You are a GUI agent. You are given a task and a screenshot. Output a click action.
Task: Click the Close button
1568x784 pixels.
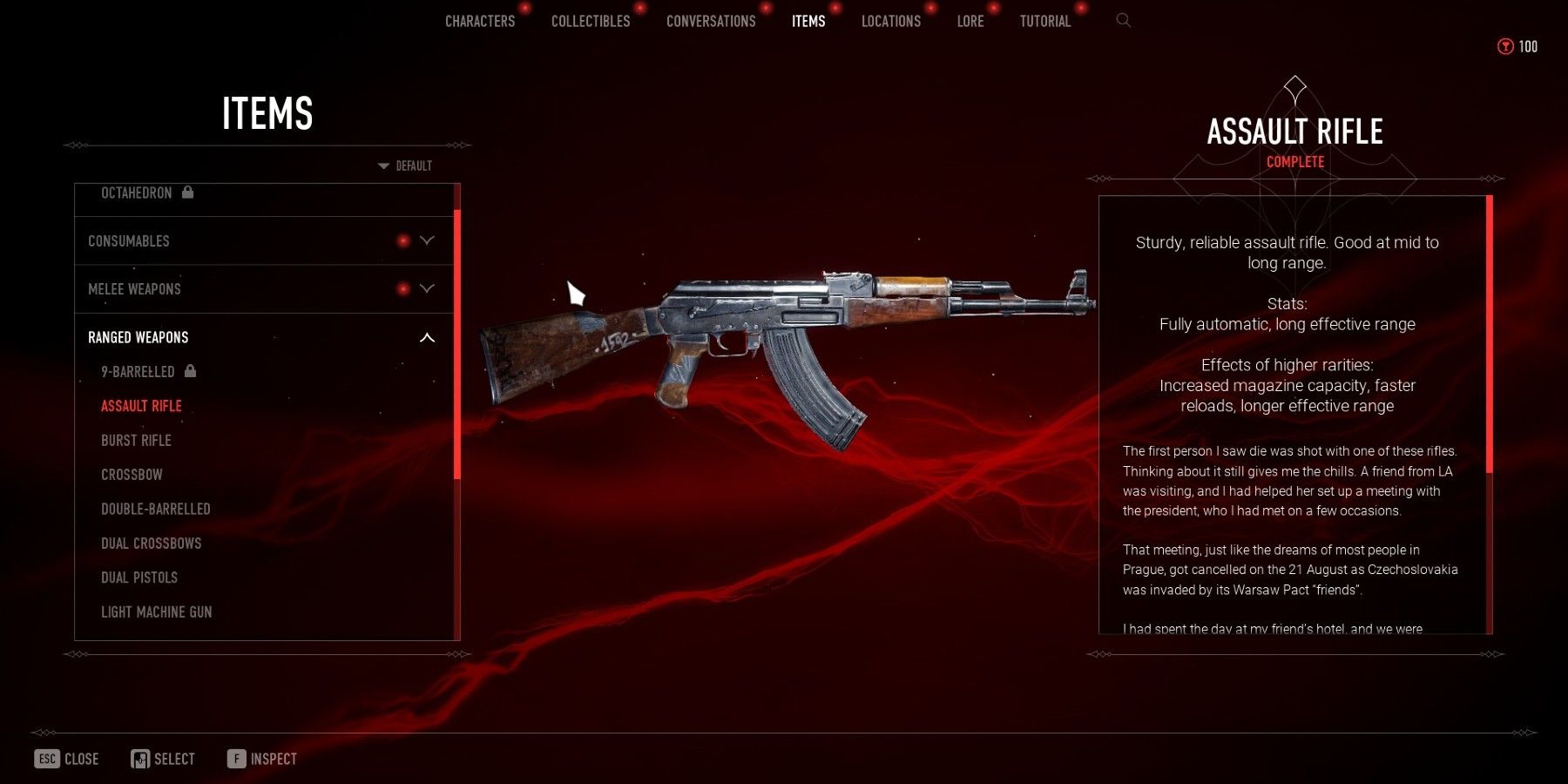click(67, 759)
